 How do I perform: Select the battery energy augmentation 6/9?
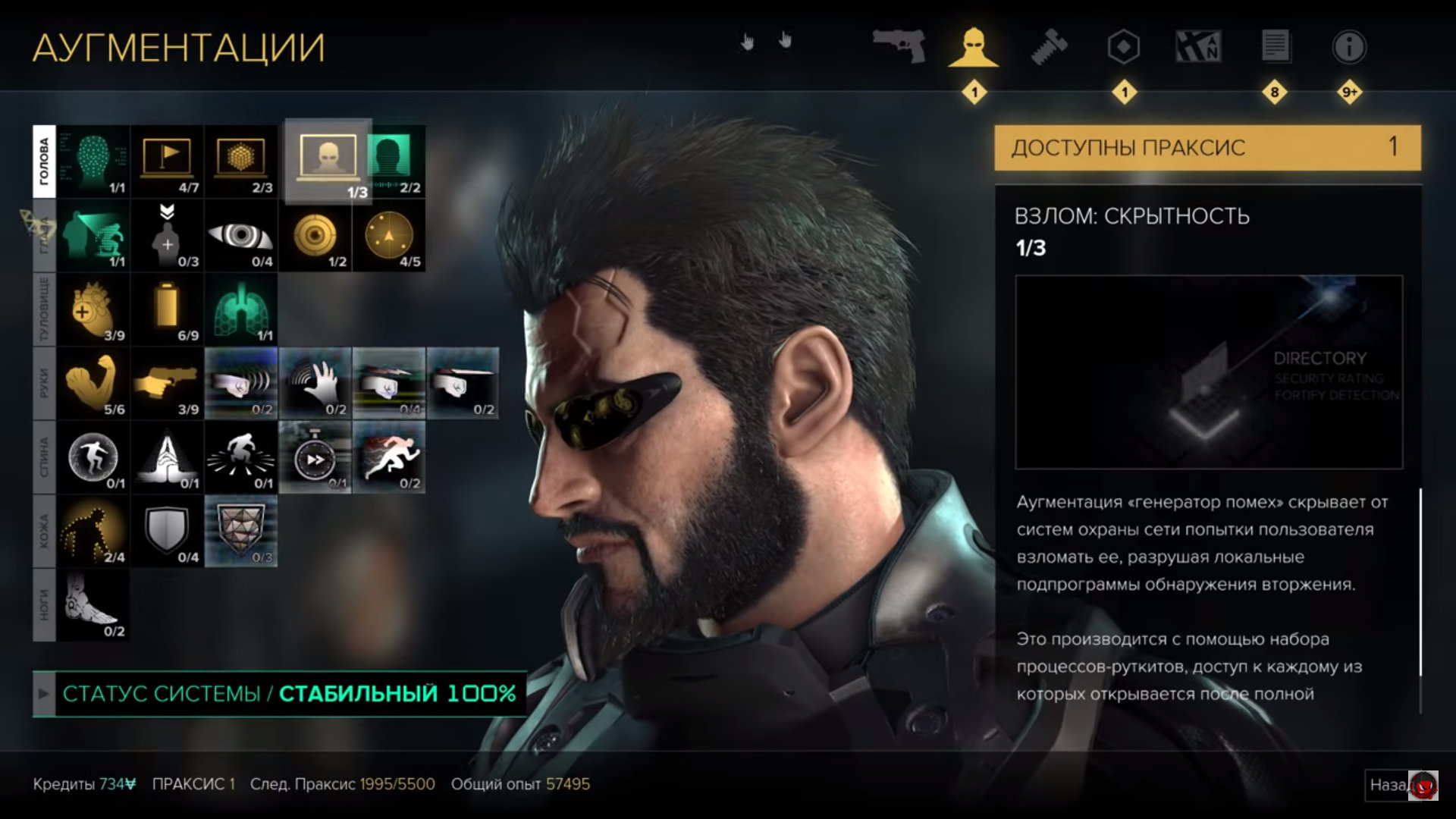pos(168,309)
